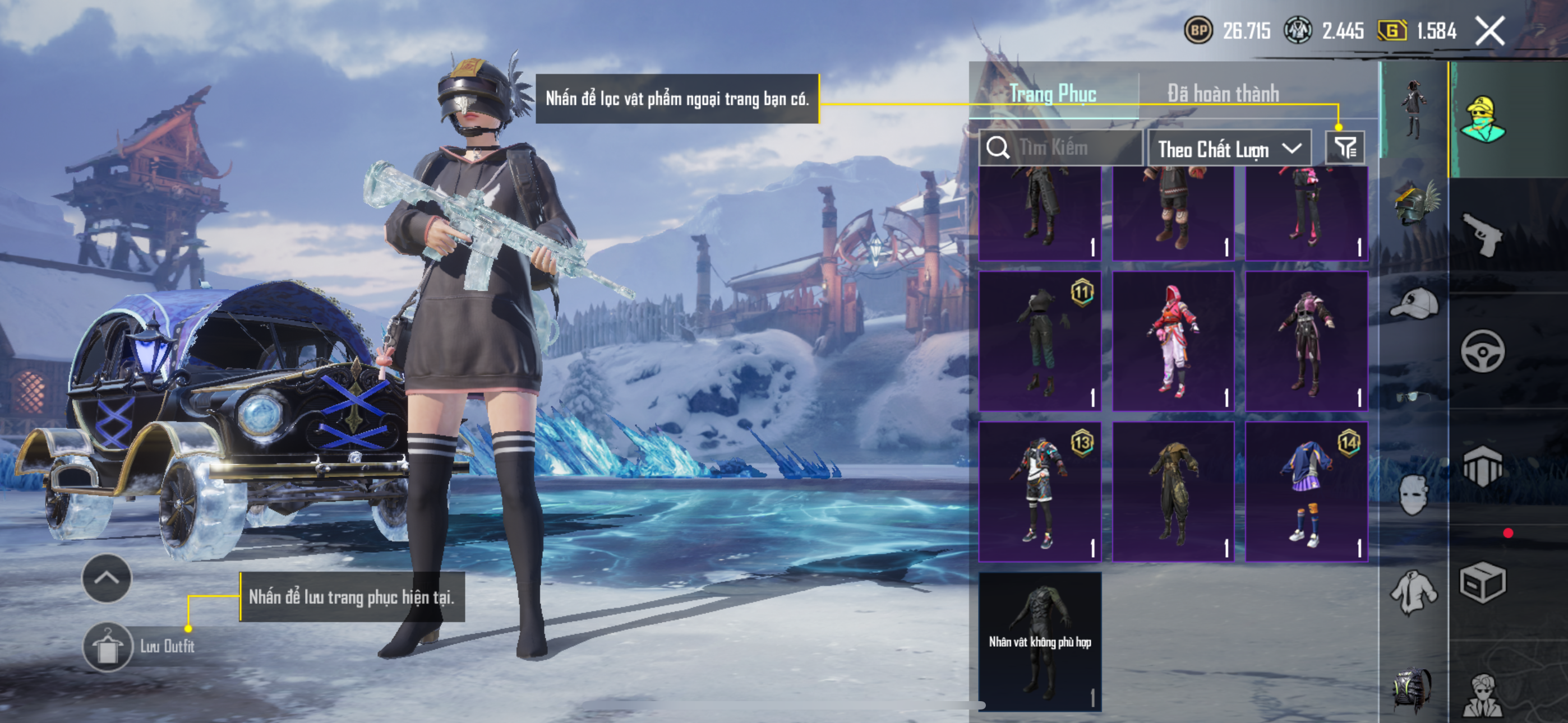Close the inventory screen with the X
Image resolution: width=1568 pixels, height=723 pixels.
coord(1489,31)
